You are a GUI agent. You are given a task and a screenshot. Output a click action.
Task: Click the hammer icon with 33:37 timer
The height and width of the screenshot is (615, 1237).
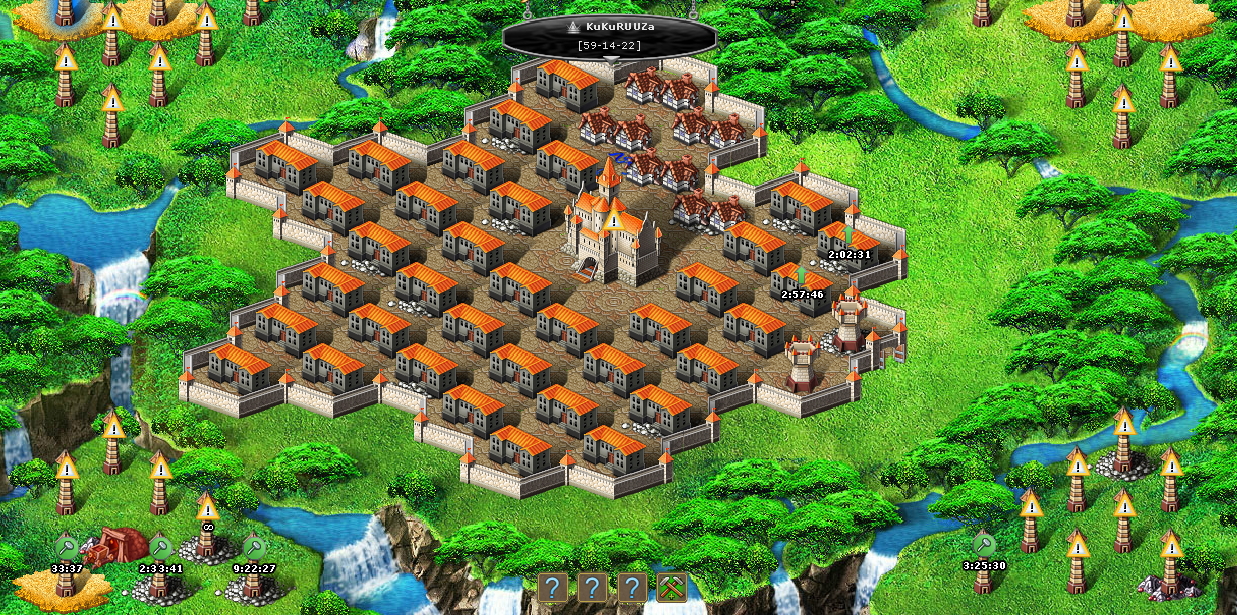(66, 546)
